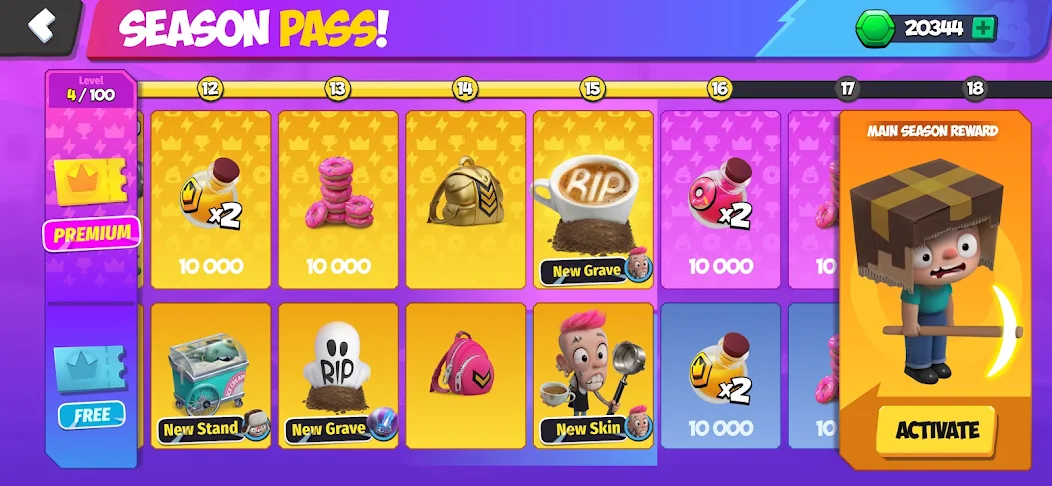1052x486 pixels.
Task: Select the golden backpack reward
Action: [x=465, y=198]
